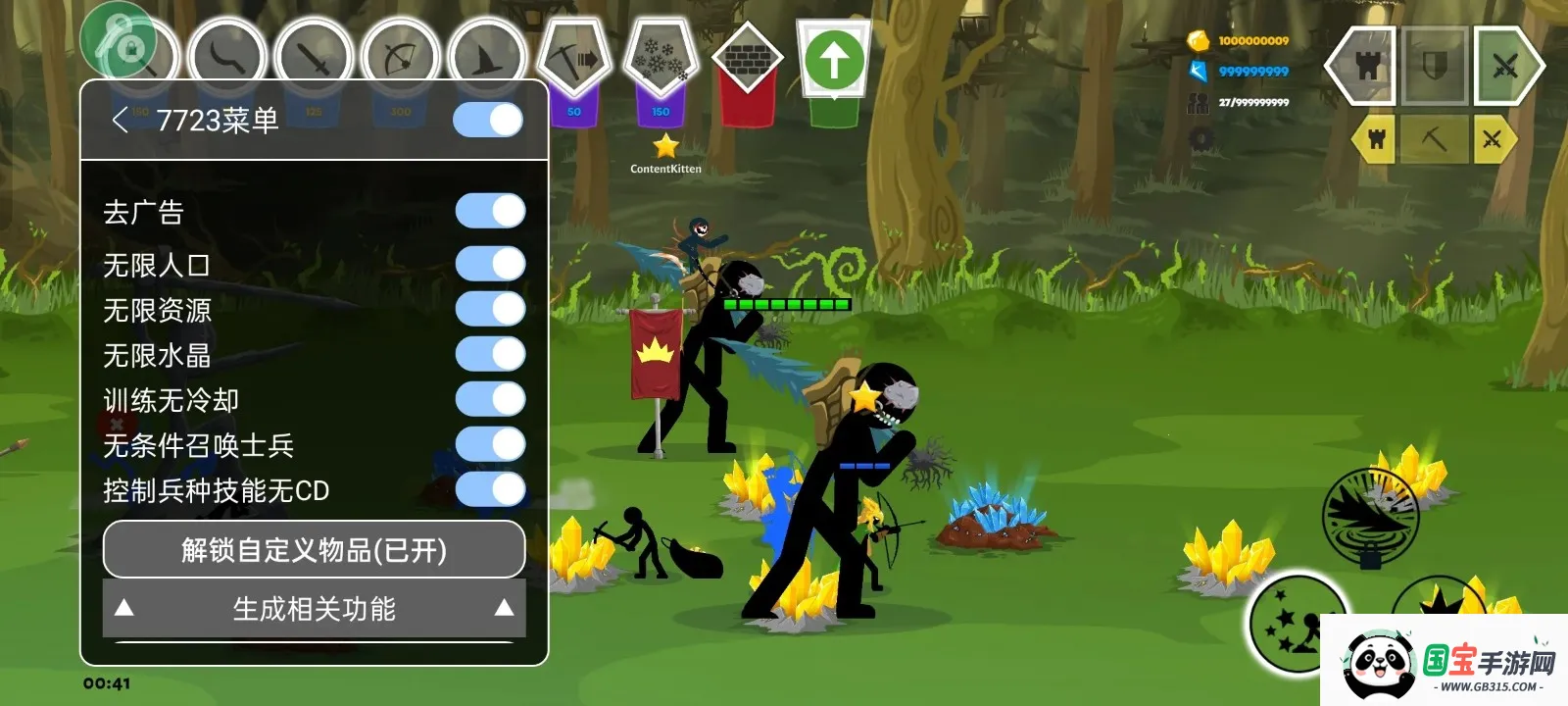
Task: Turn off 无条件召唤士兵
Action: 490,444
